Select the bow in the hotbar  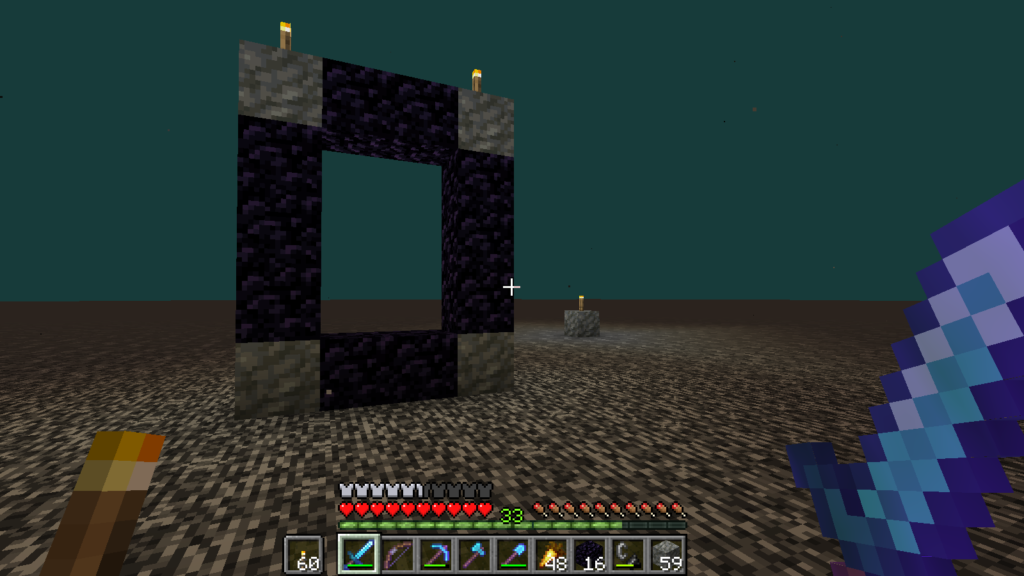tap(396, 553)
